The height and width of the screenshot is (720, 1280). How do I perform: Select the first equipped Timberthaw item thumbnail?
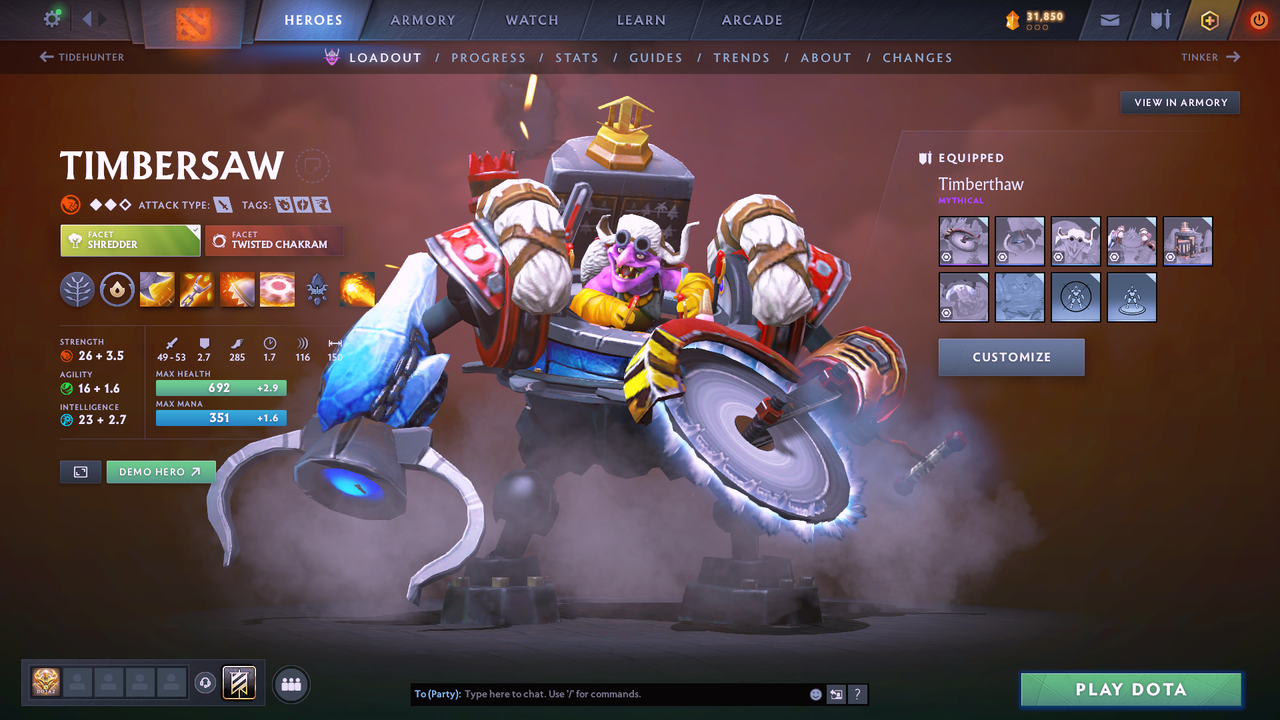[963, 240]
